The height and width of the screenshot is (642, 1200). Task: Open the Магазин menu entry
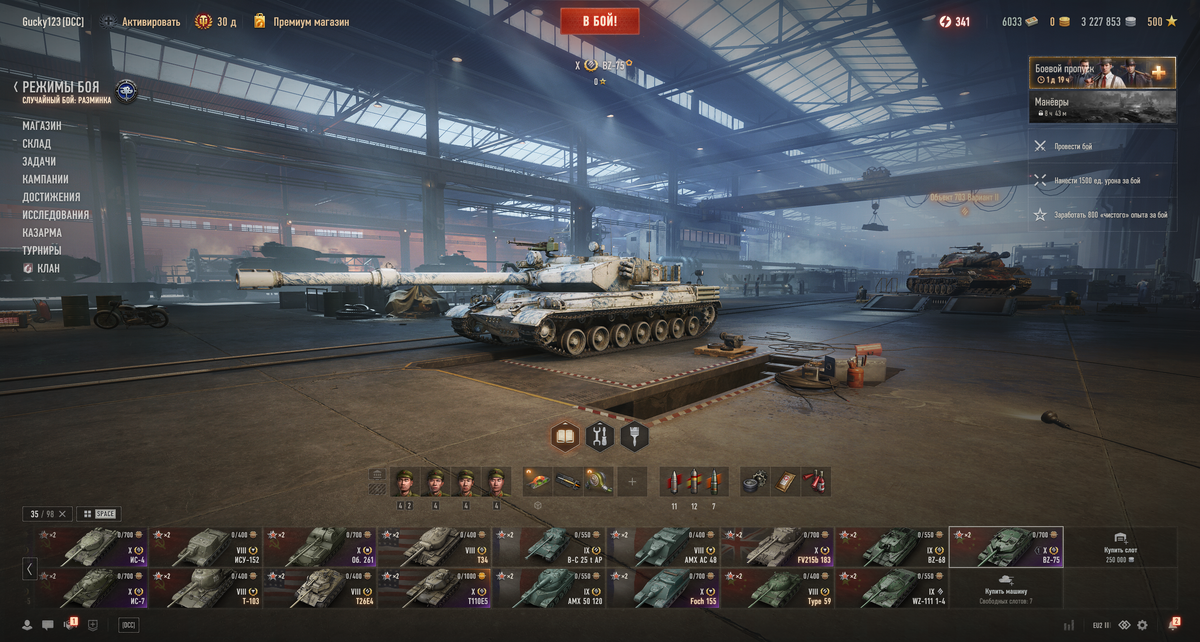pos(42,126)
